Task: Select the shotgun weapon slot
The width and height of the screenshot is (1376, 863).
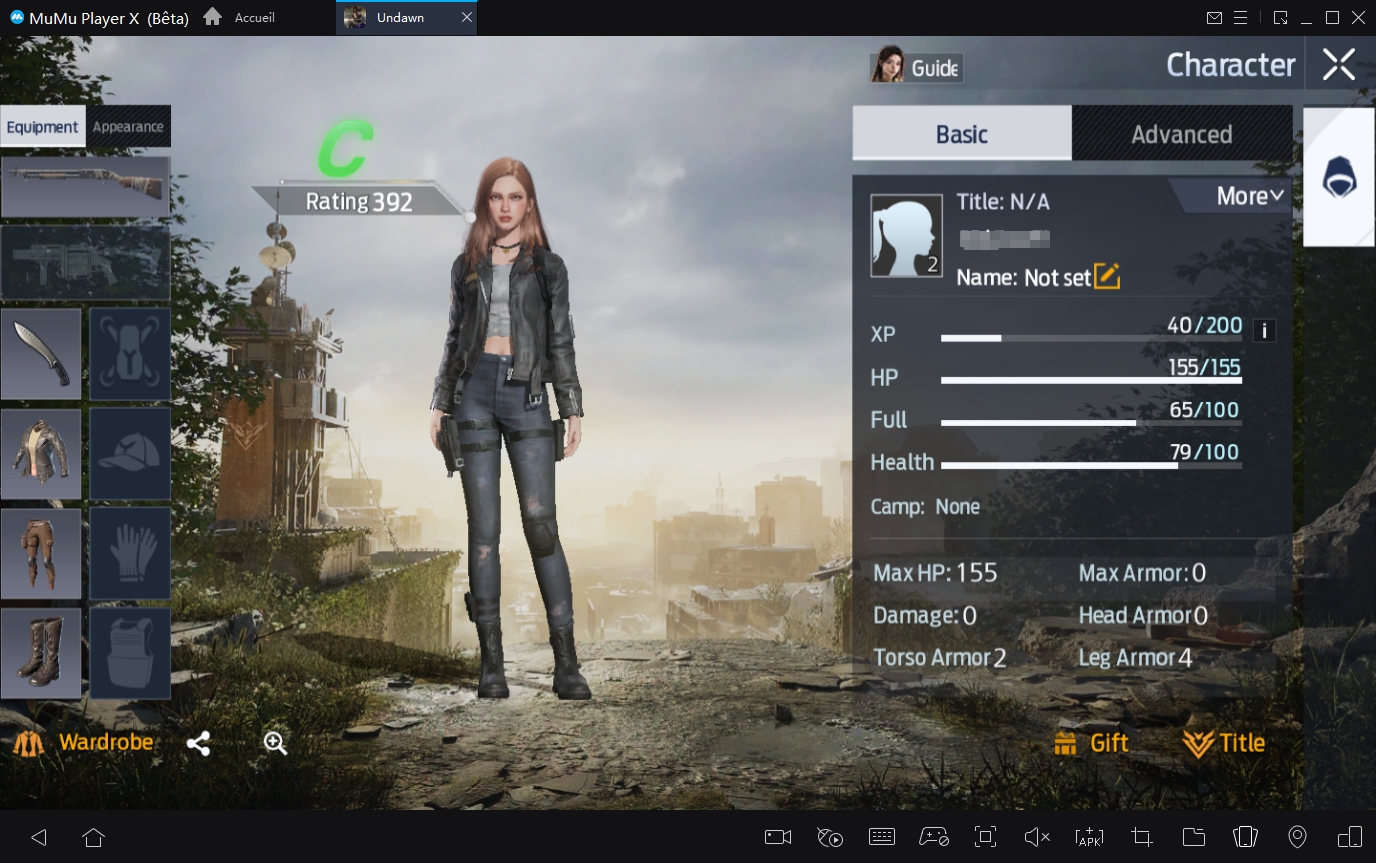Action: [x=85, y=187]
